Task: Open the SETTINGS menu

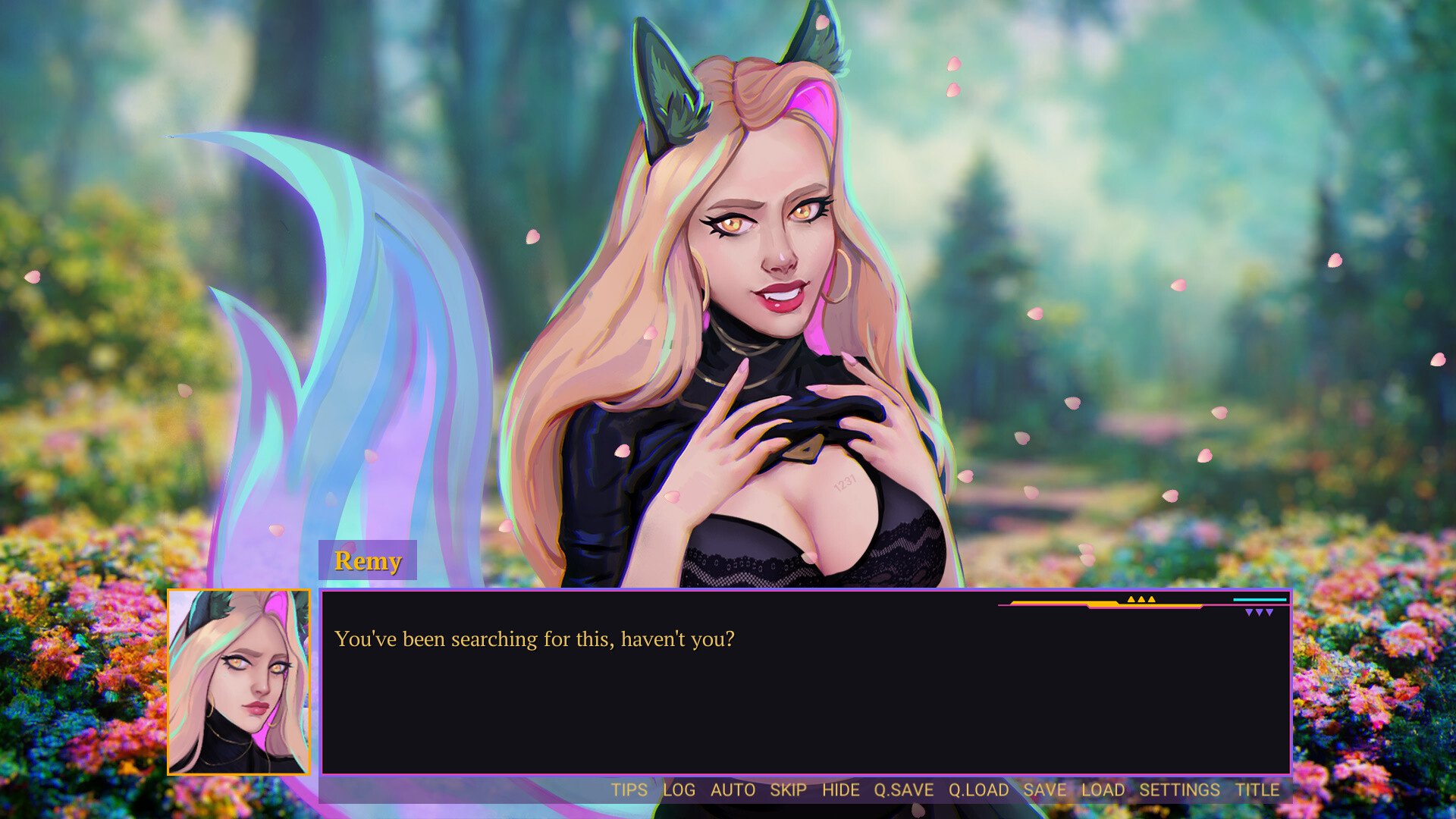Action: 1179,790
